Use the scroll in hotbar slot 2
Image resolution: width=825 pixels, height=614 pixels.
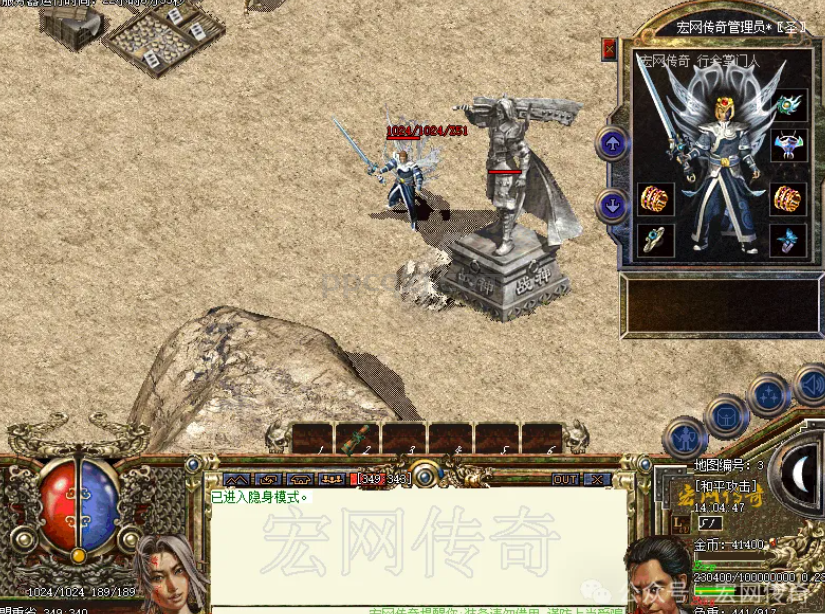pyautogui.click(x=357, y=438)
